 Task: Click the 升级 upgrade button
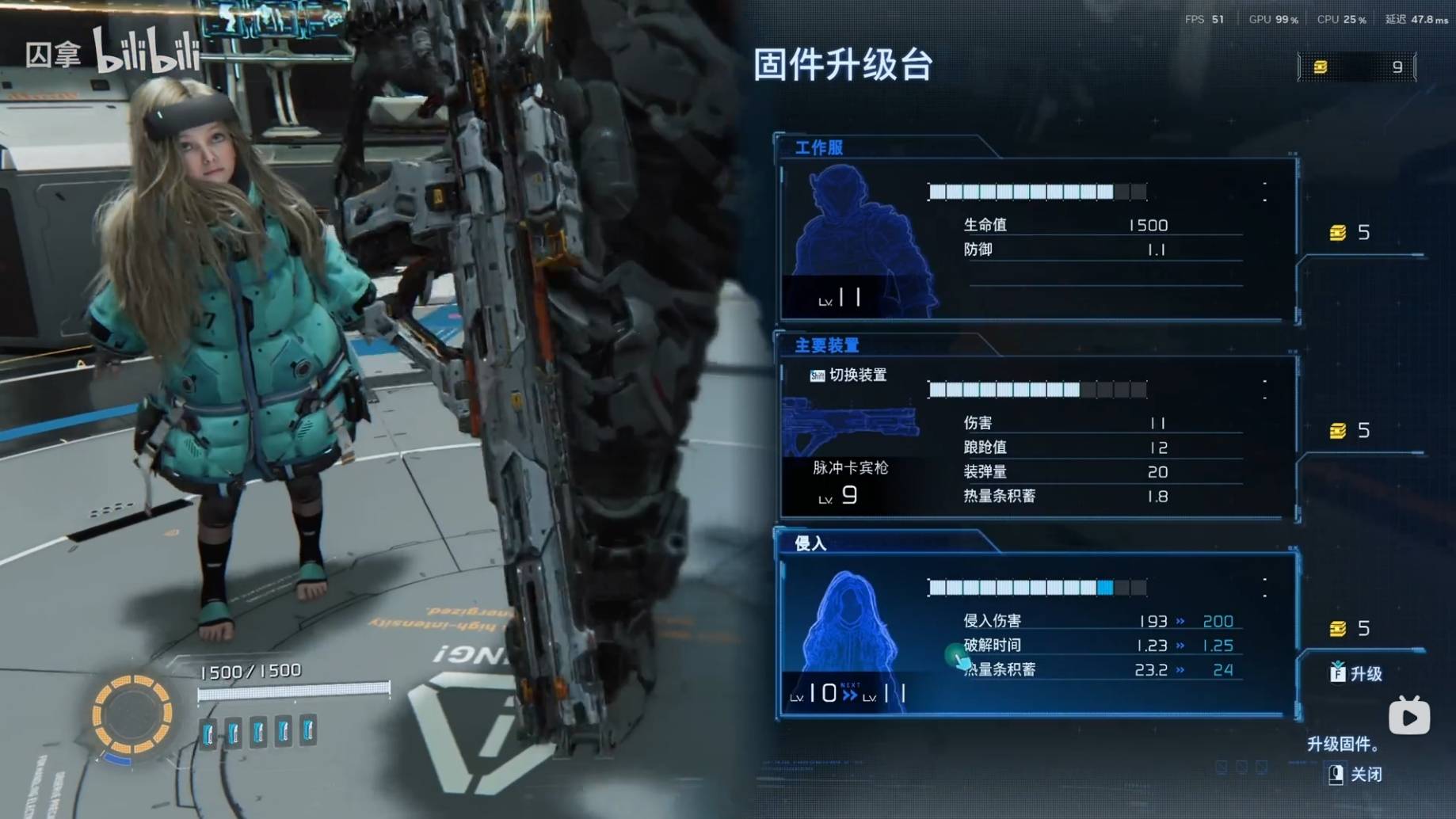pyautogui.click(x=1357, y=673)
